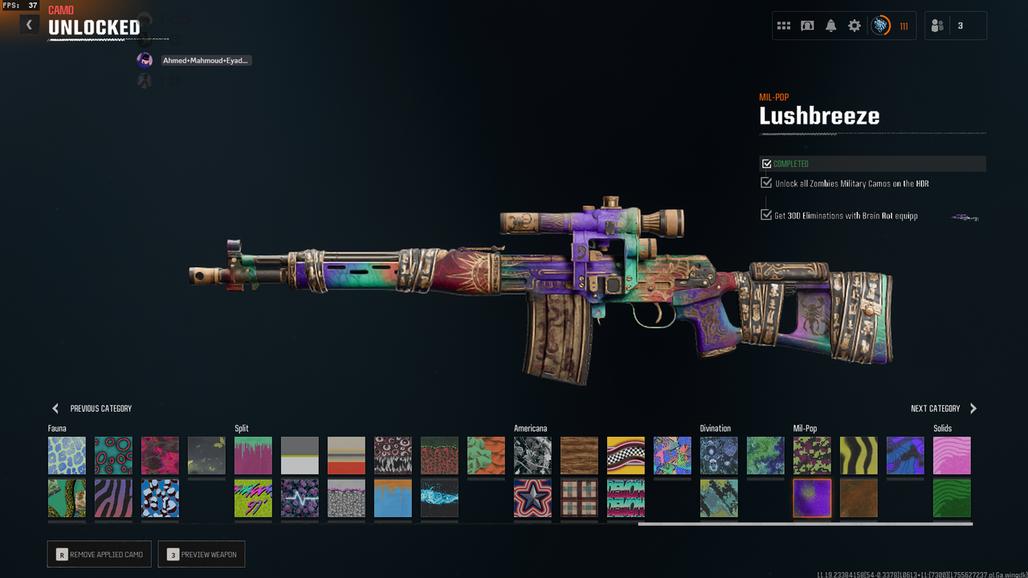Select the green wavy Solids camo
The width and height of the screenshot is (1028, 578).
pos(951,497)
